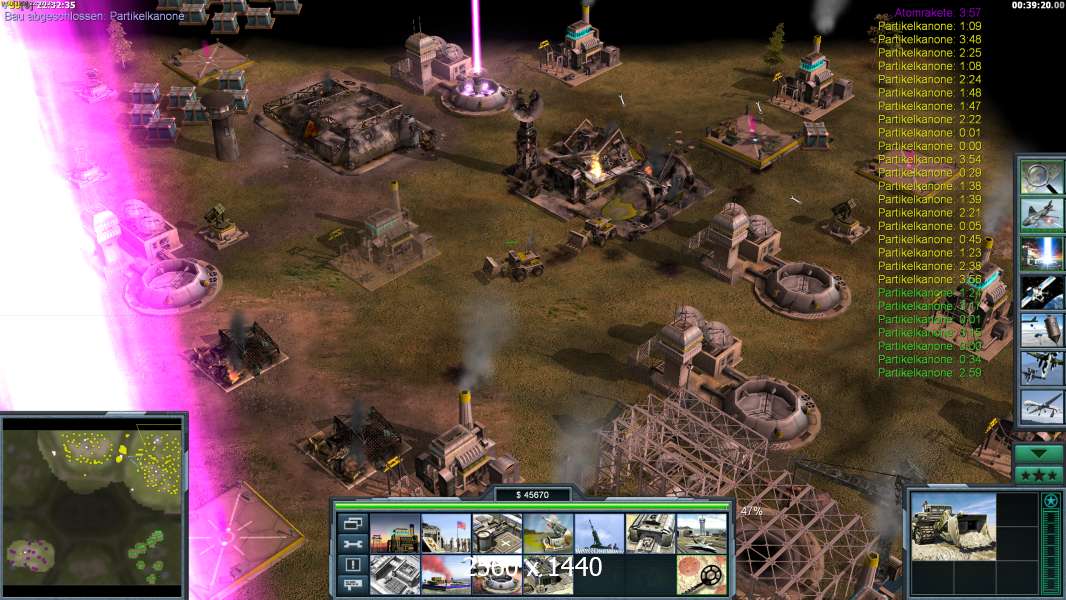
Task: Select the Command Center build icon
Action: click(548, 575)
